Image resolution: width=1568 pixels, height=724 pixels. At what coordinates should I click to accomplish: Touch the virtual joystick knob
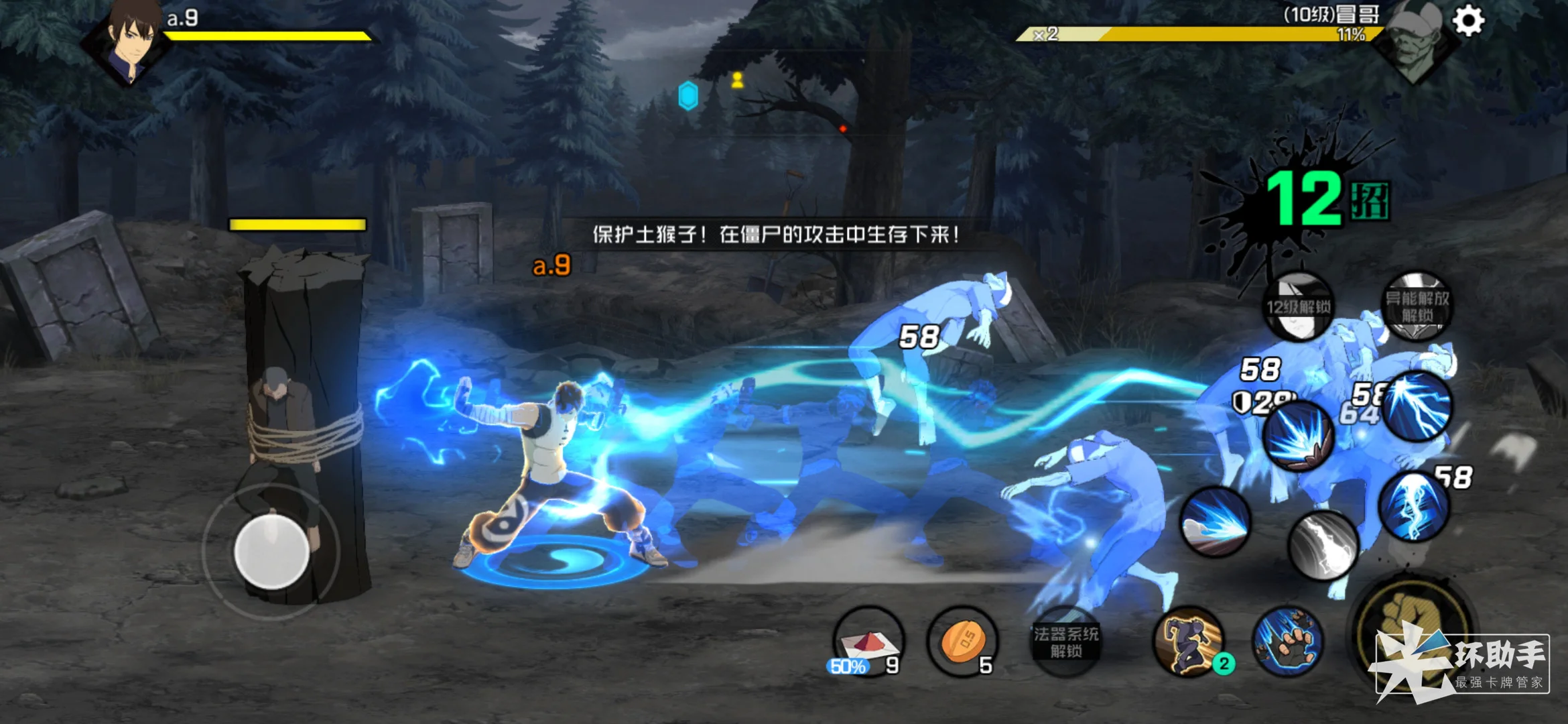(271, 552)
